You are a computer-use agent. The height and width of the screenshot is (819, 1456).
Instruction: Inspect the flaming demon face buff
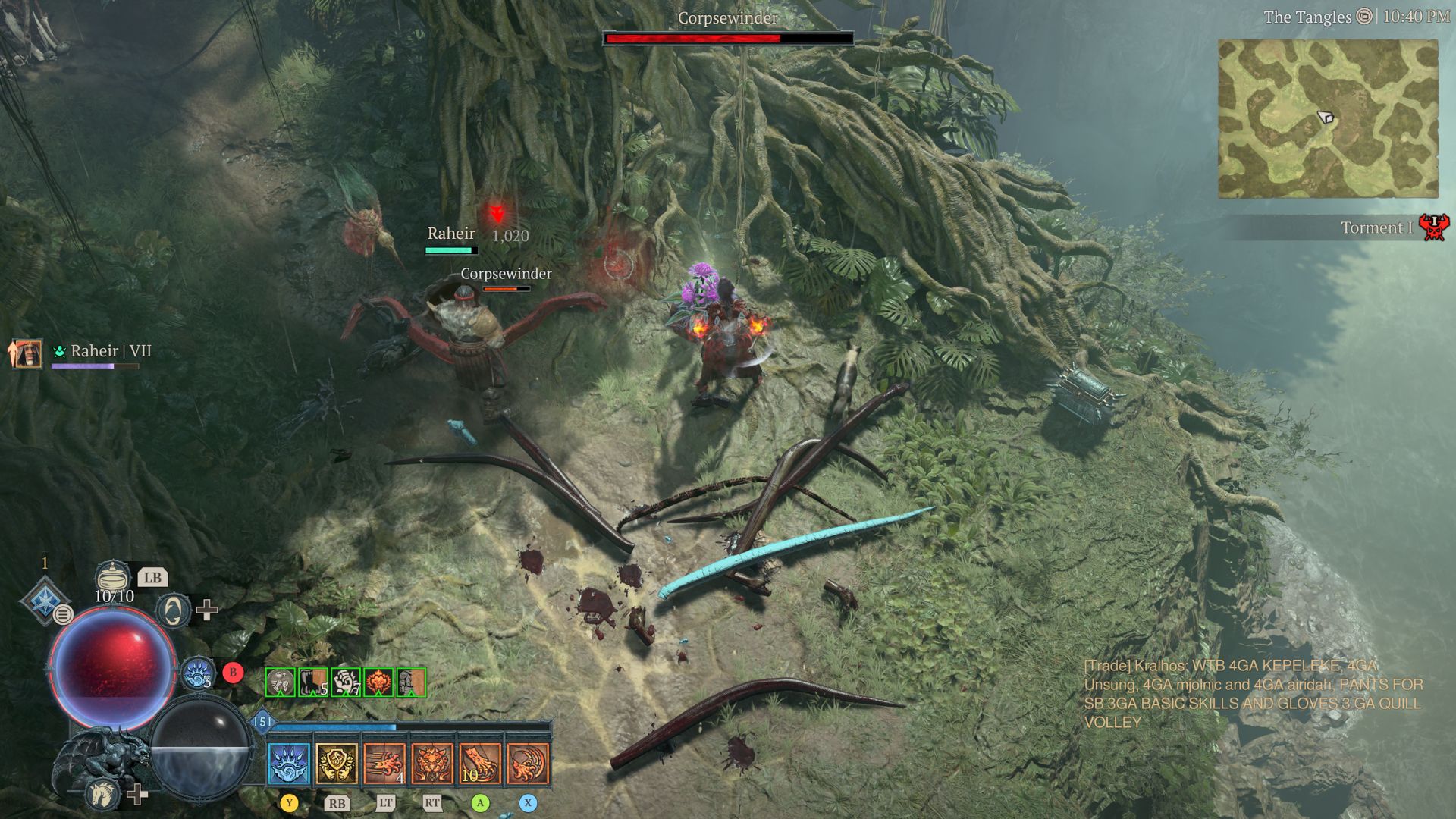378,682
